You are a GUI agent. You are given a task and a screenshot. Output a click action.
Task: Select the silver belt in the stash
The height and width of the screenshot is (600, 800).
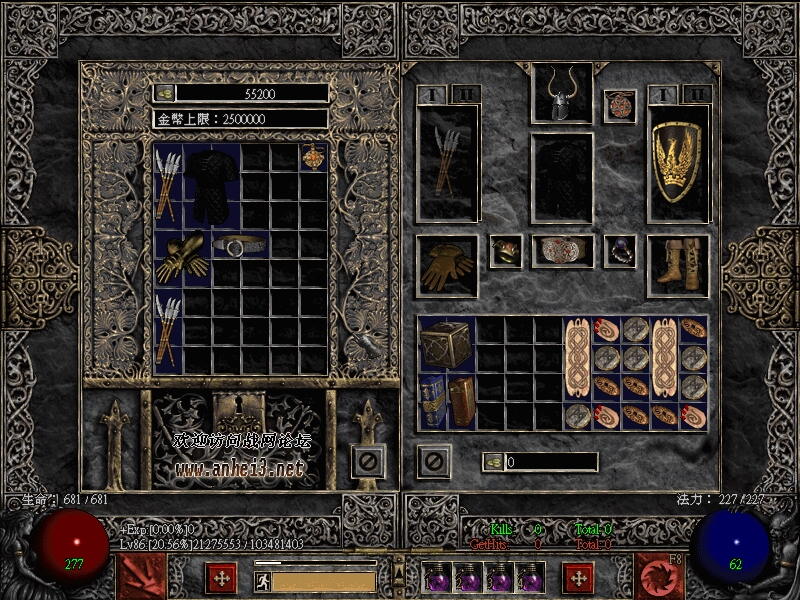click(x=241, y=245)
